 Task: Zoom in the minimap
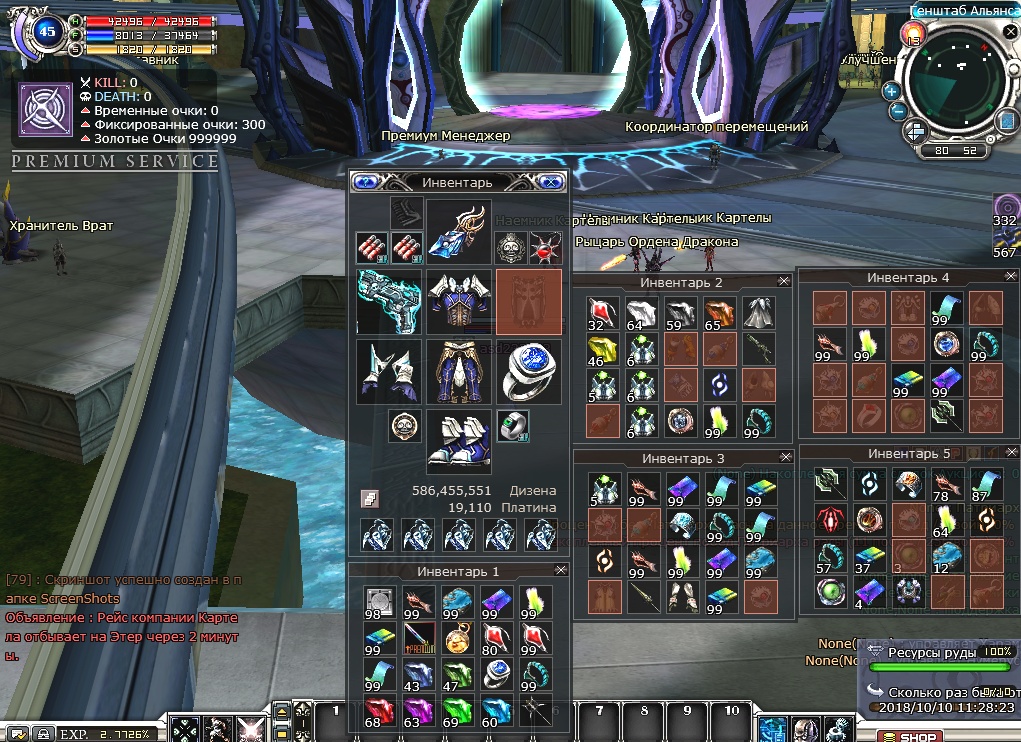point(891,91)
